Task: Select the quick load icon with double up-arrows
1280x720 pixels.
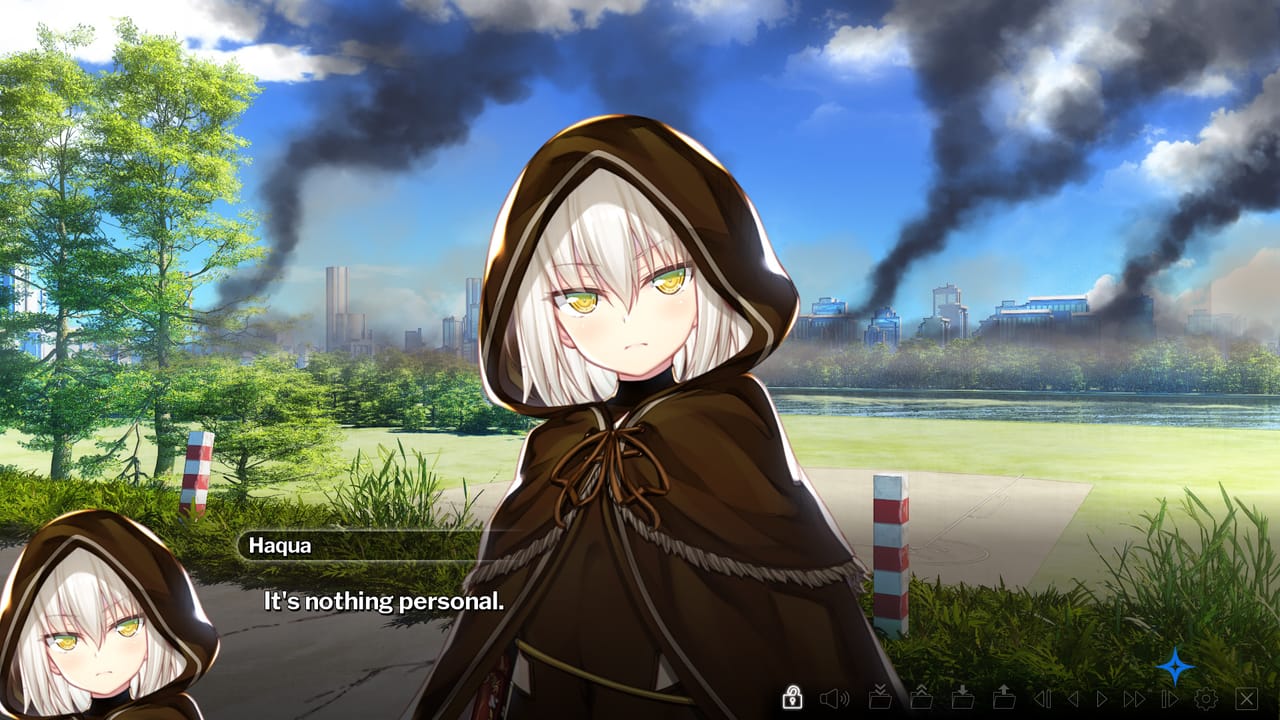Action: coord(922,700)
